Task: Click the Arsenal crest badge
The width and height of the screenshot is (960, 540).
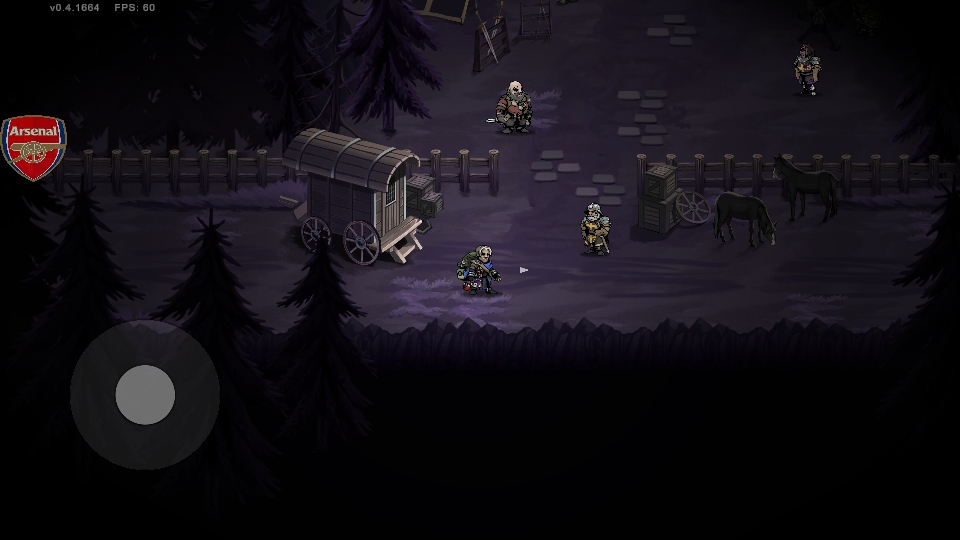Action: 33,147
